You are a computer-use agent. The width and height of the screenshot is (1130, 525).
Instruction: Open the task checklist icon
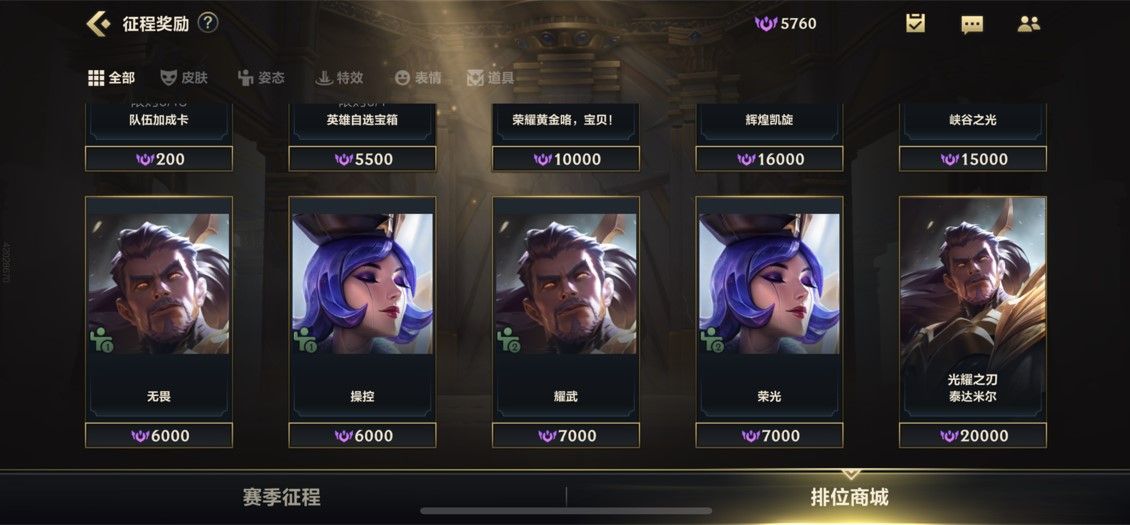coord(915,23)
